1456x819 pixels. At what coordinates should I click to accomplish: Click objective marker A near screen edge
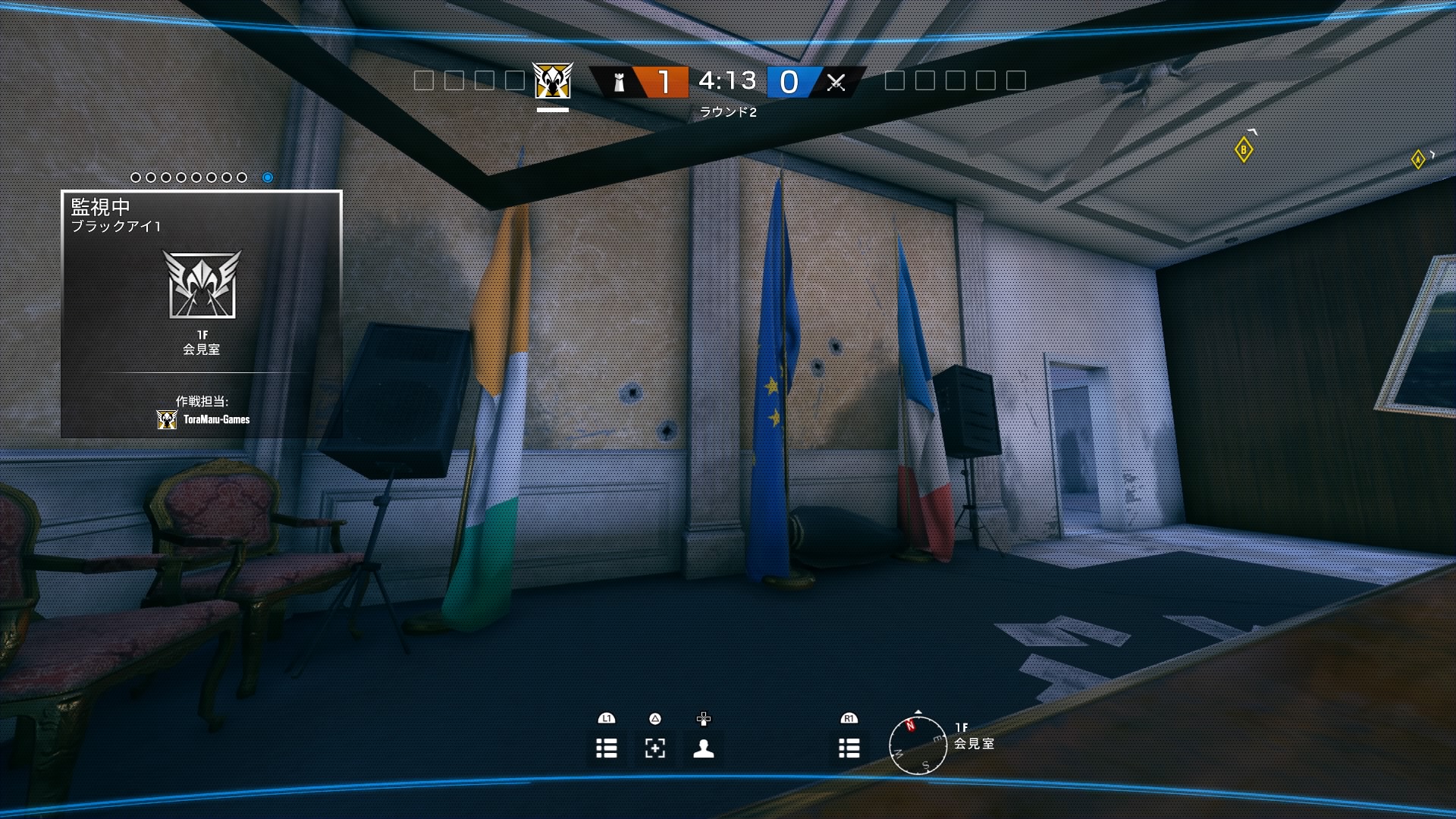[x=1417, y=160]
